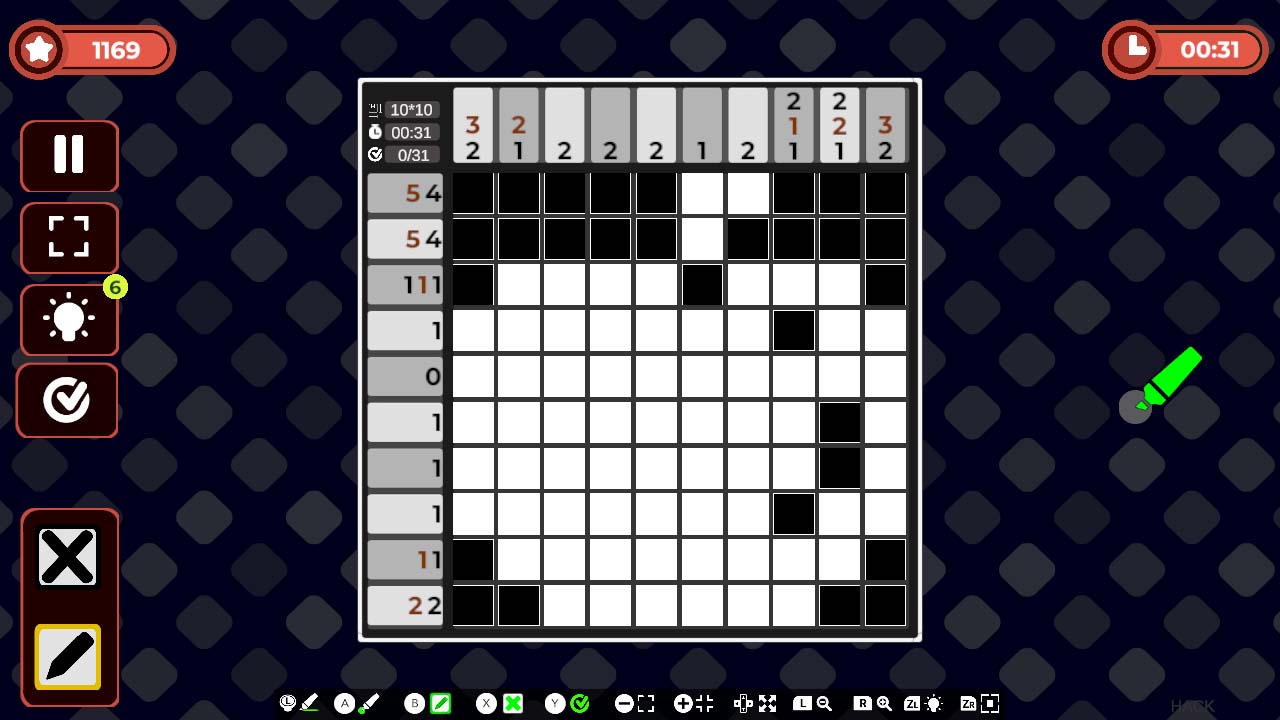Image resolution: width=1280 pixels, height=720 pixels.
Task: Toggle the green check confirm mode
Action: 581,703
